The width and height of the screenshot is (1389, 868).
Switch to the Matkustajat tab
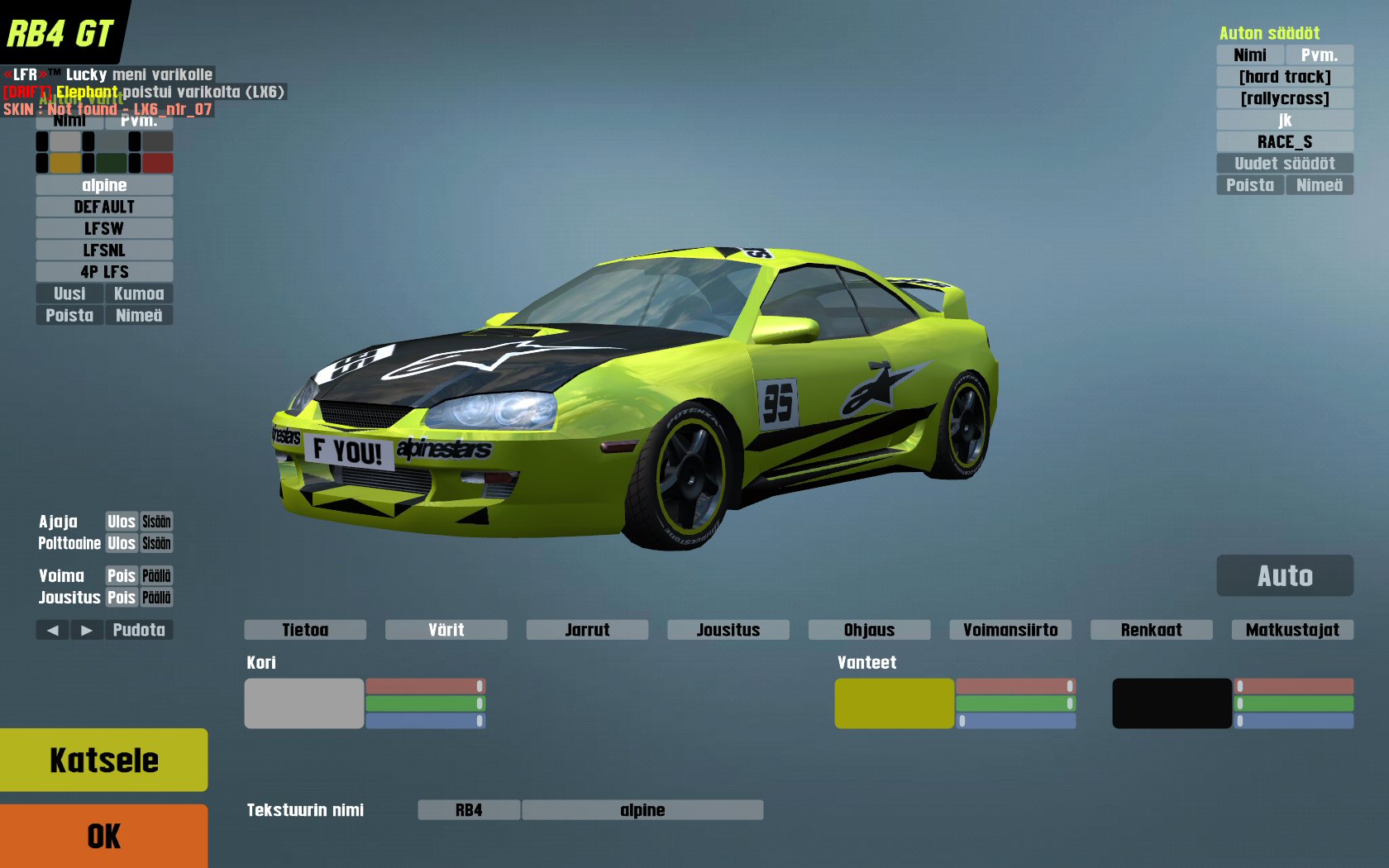click(x=1292, y=630)
